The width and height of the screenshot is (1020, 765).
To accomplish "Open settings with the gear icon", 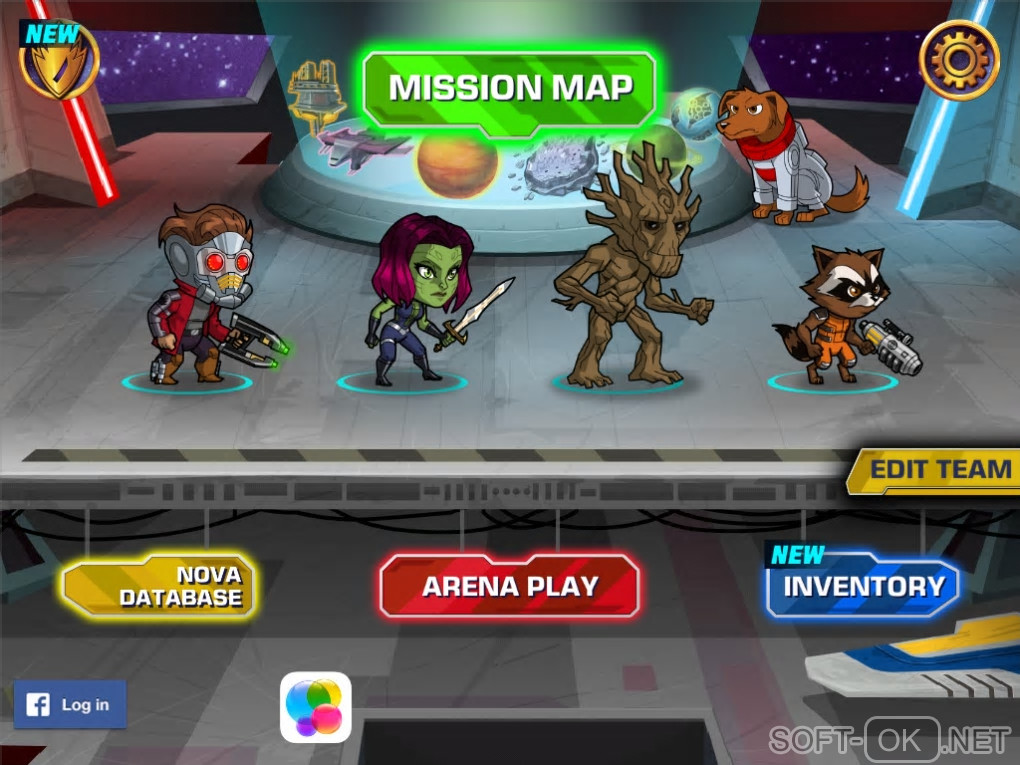I will 959,60.
